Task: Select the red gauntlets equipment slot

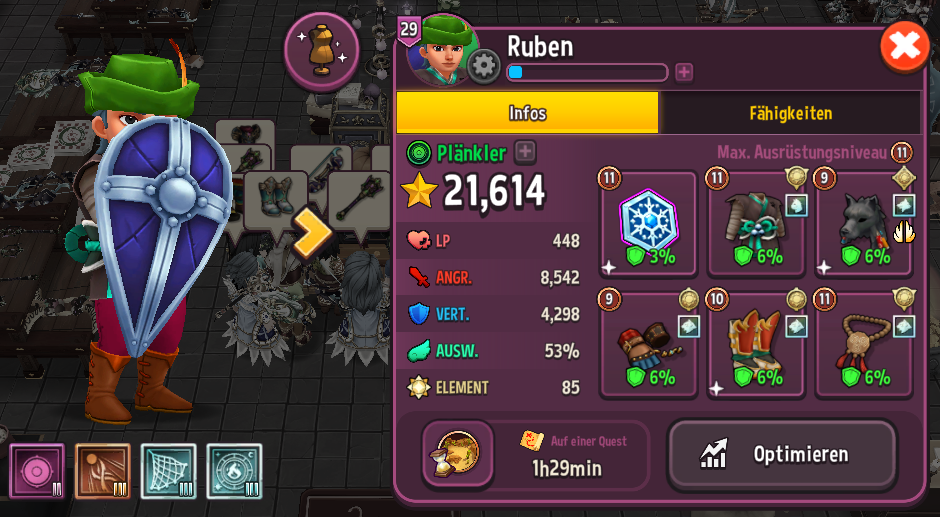Action: point(648,345)
